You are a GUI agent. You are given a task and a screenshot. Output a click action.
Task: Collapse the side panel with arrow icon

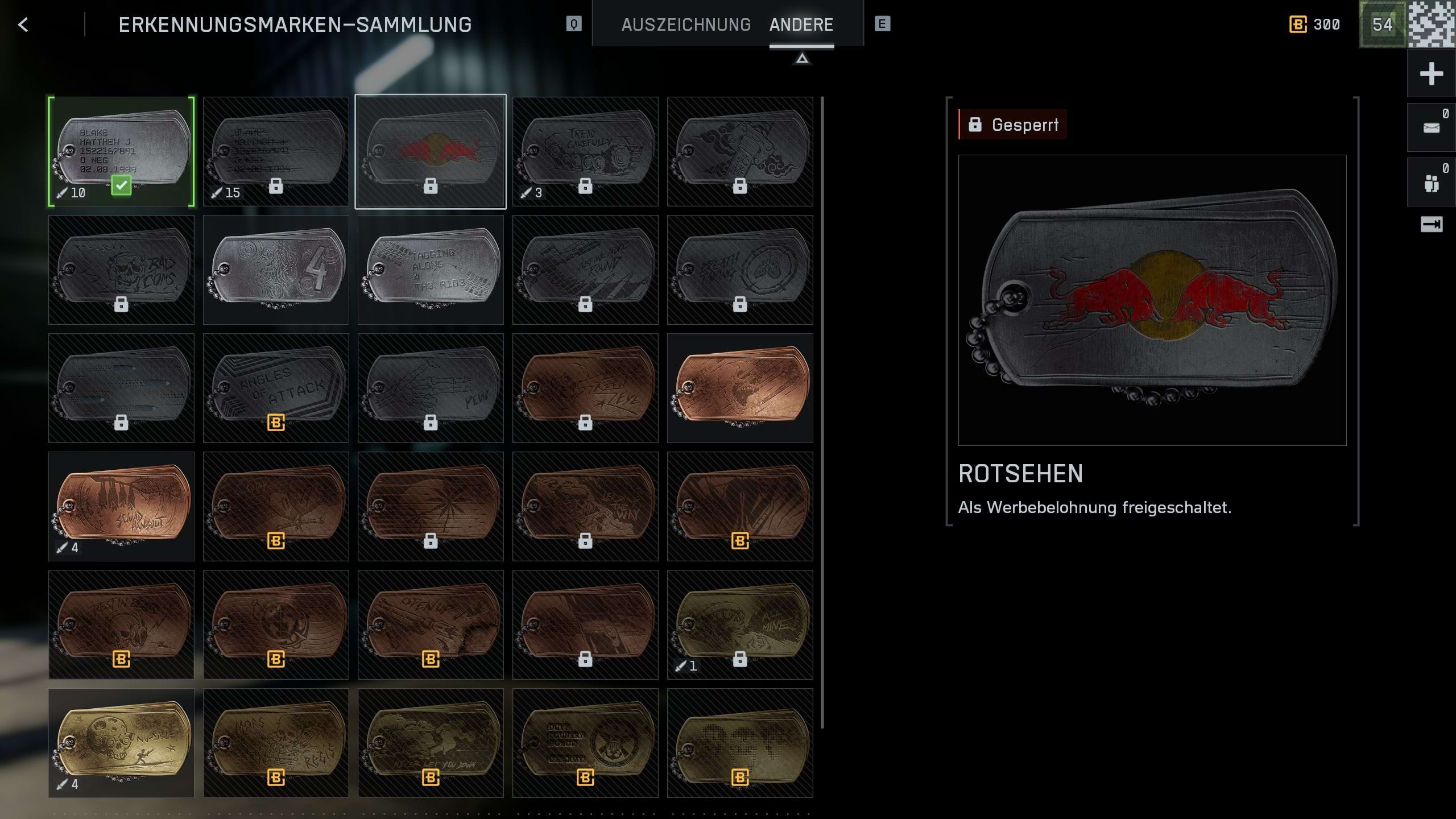coord(1431,225)
